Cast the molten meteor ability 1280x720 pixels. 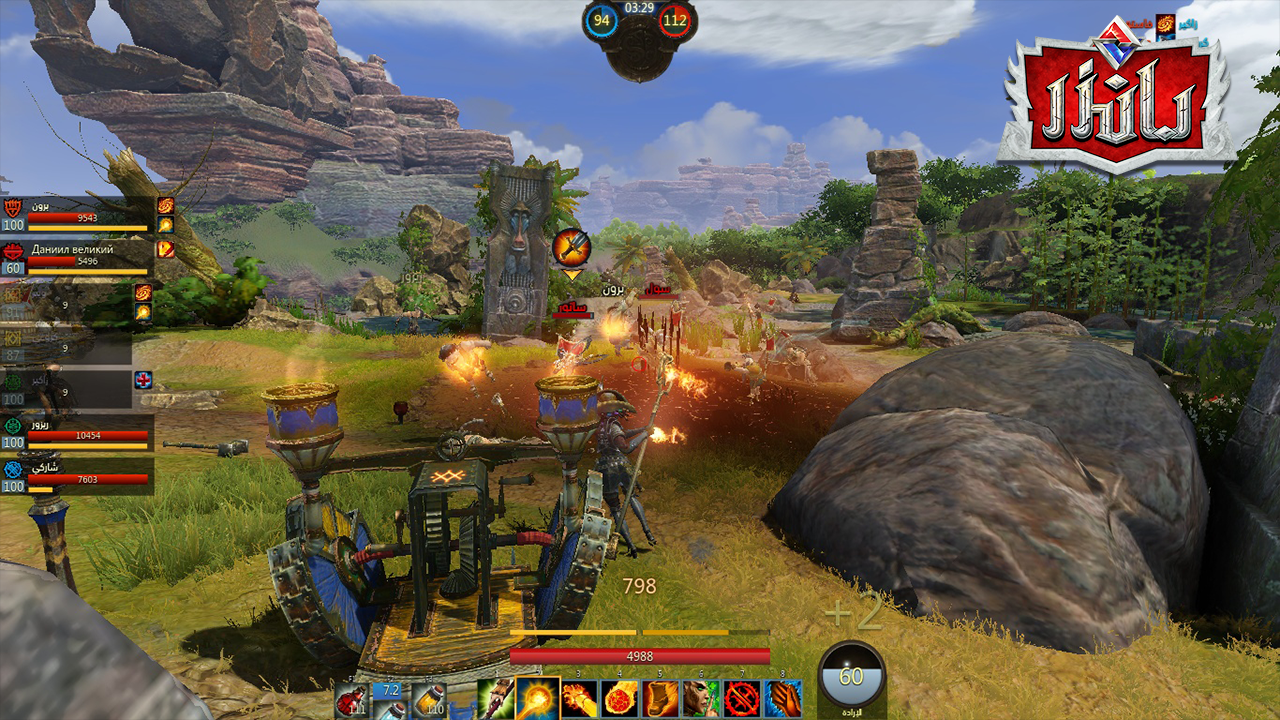[620, 698]
